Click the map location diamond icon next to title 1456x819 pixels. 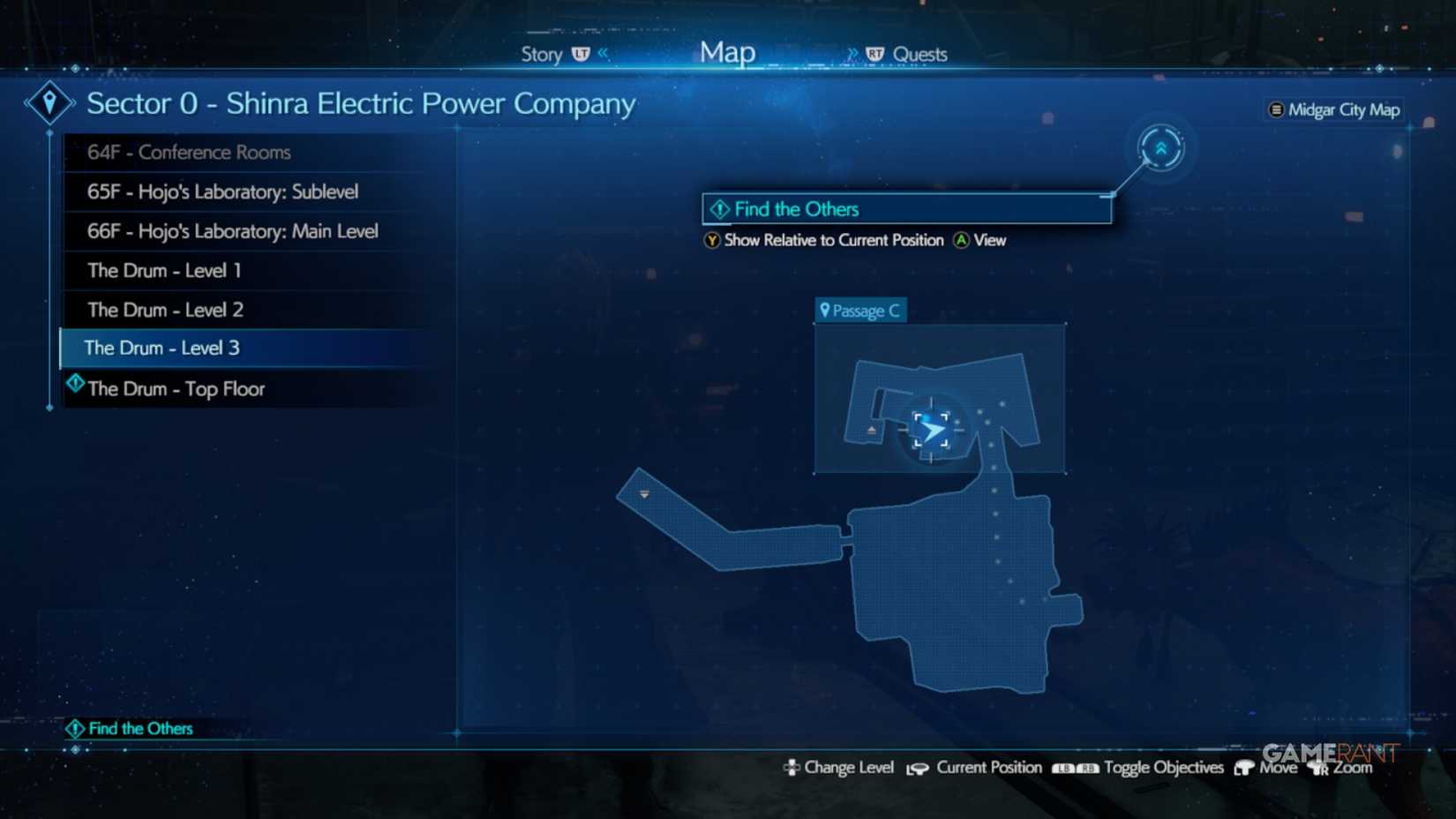coord(49,101)
